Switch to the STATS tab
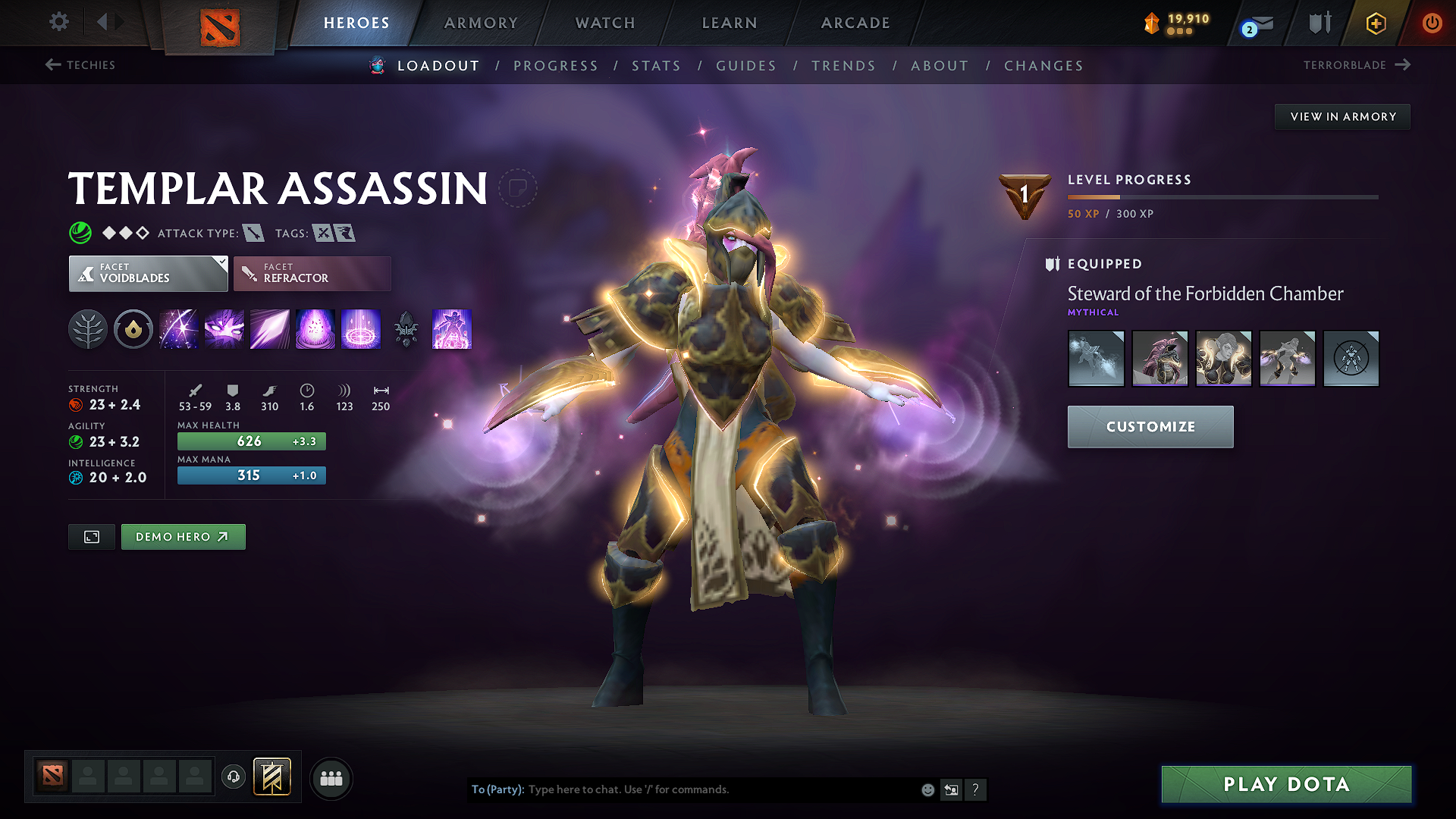1456x819 pixels. 657,66
